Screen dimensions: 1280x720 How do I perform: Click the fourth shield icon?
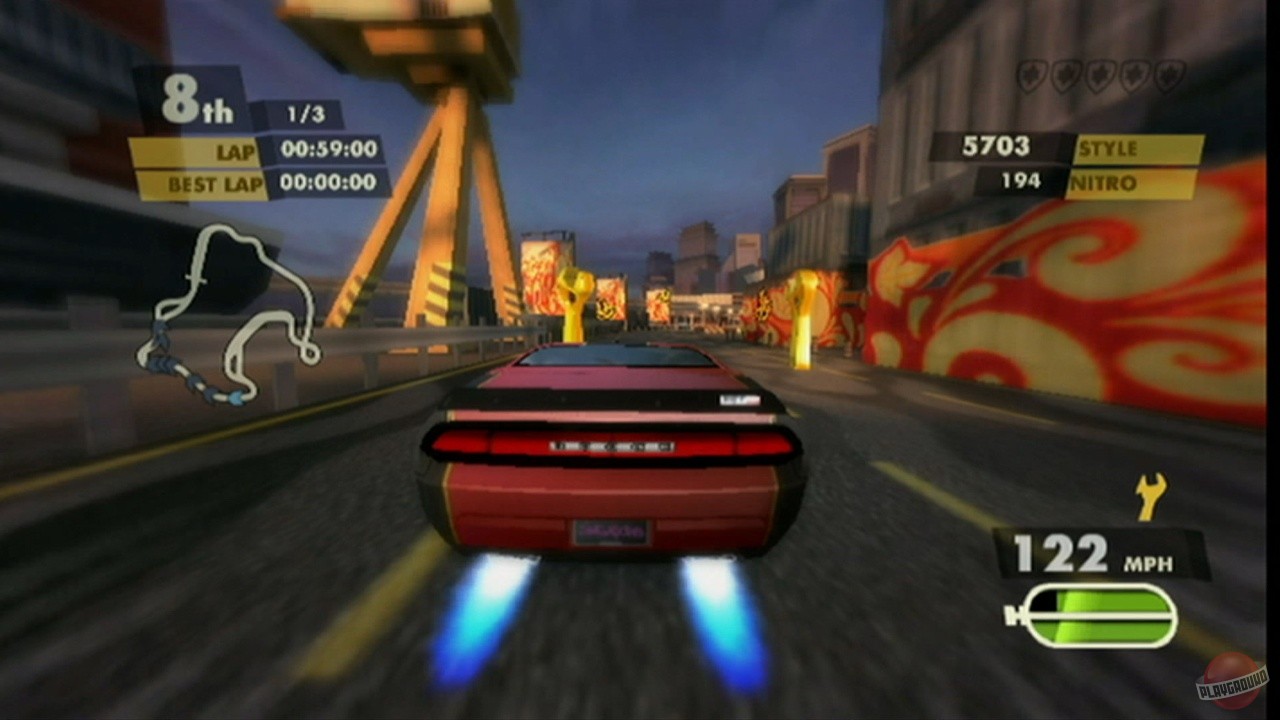pyautogui.click(x=1133, y=73)
